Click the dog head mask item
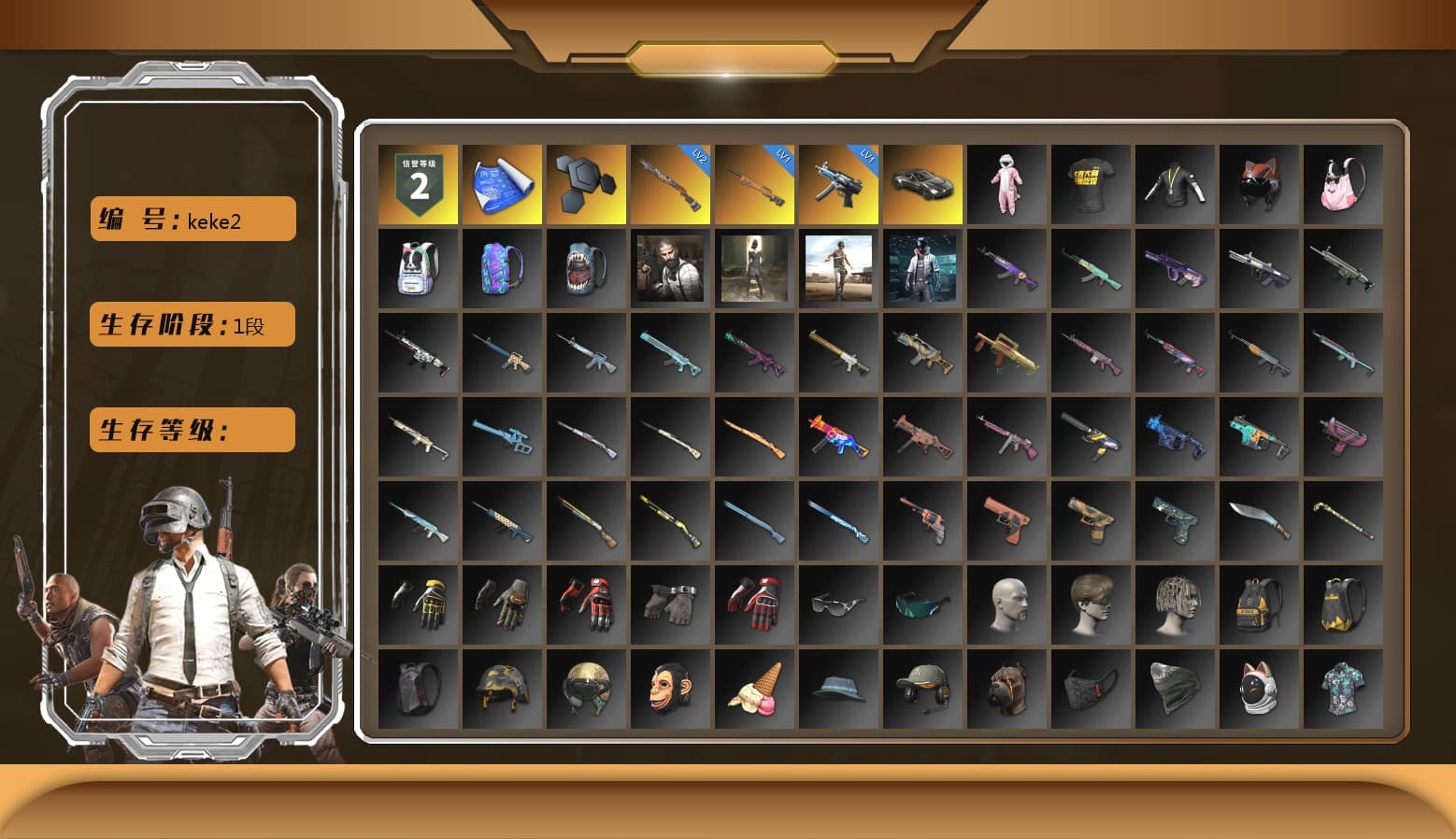Image resolution: width=1456 pixels, height=839 pixels. (x=1006, y=689)
